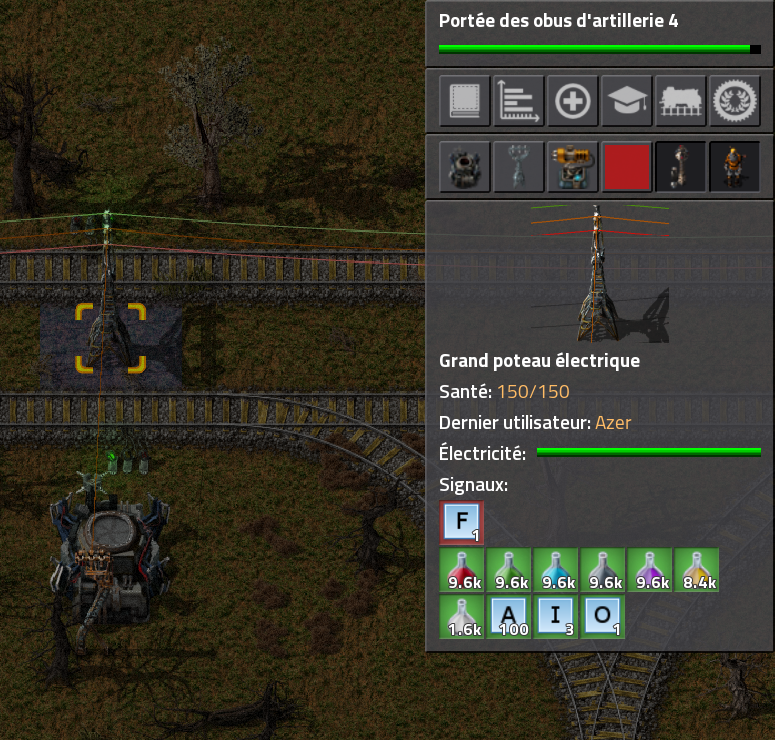Click the circled plus button

(573, 101)
